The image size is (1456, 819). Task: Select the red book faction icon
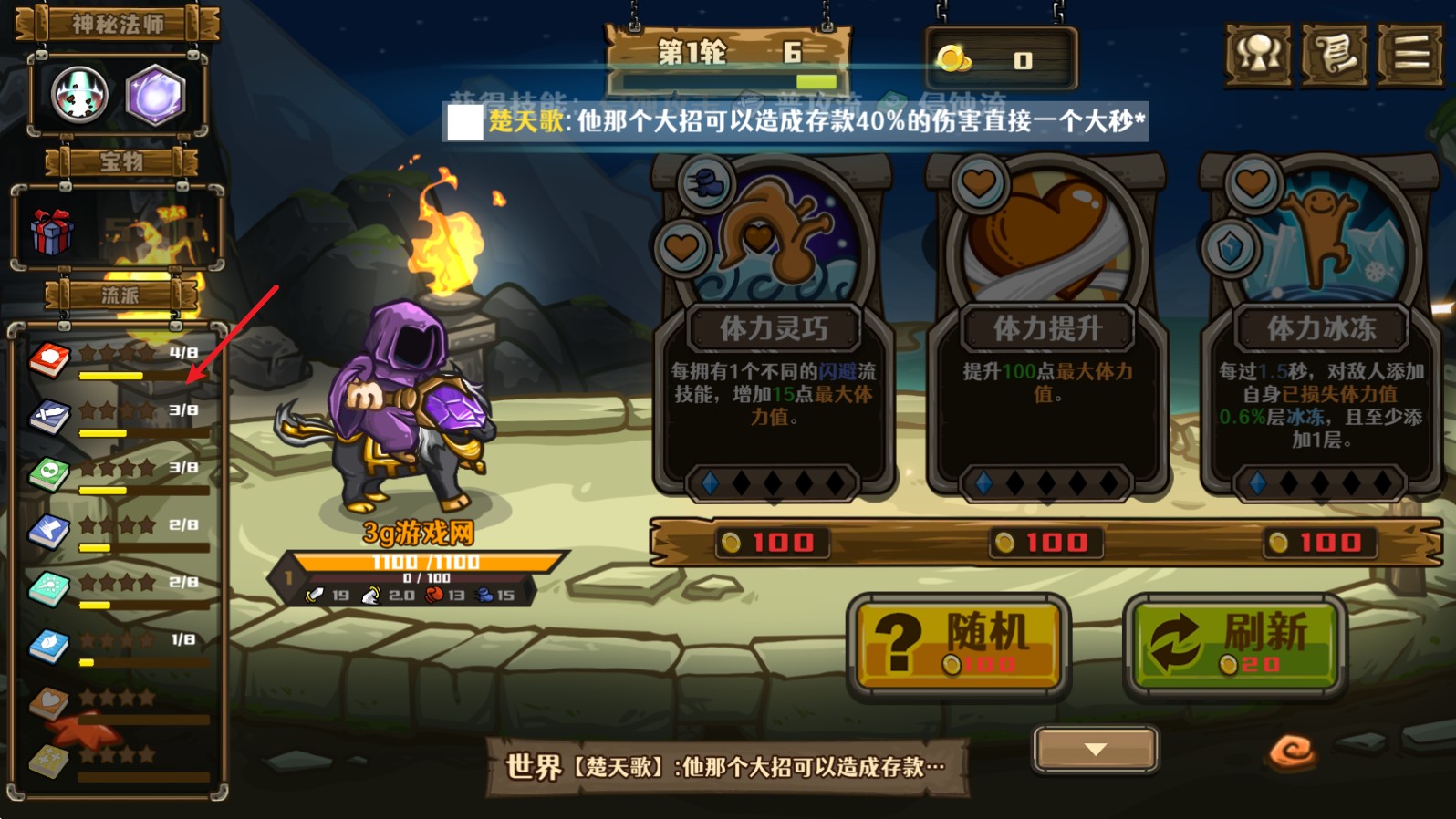pyautogui.click(x=48, y=358)
